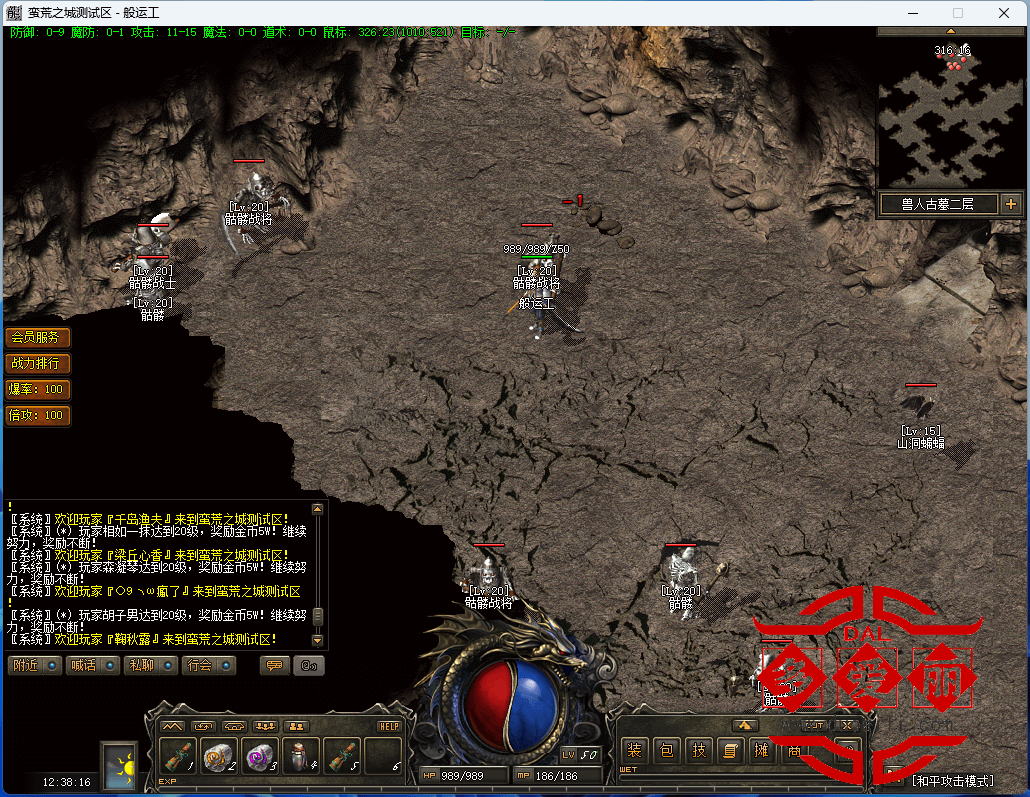Toggle the 私聊 private chat channel
Screen dimensions: 1030x797
click(149, 665)
